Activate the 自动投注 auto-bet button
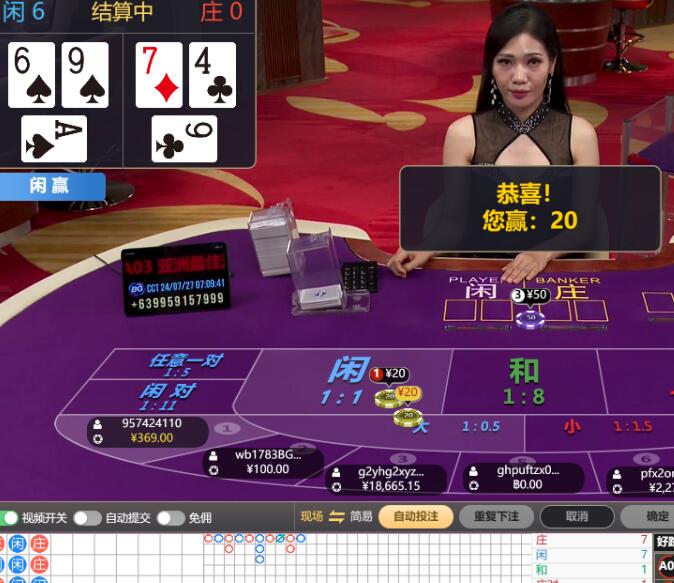The image size is (674, 583). tap(416, 517)
